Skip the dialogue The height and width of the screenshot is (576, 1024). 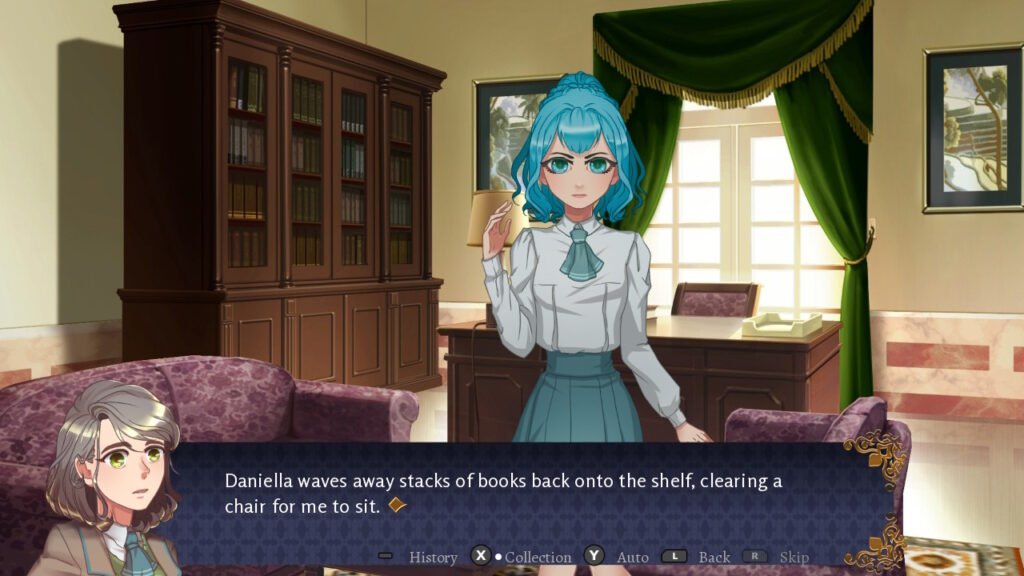point(793,557)
